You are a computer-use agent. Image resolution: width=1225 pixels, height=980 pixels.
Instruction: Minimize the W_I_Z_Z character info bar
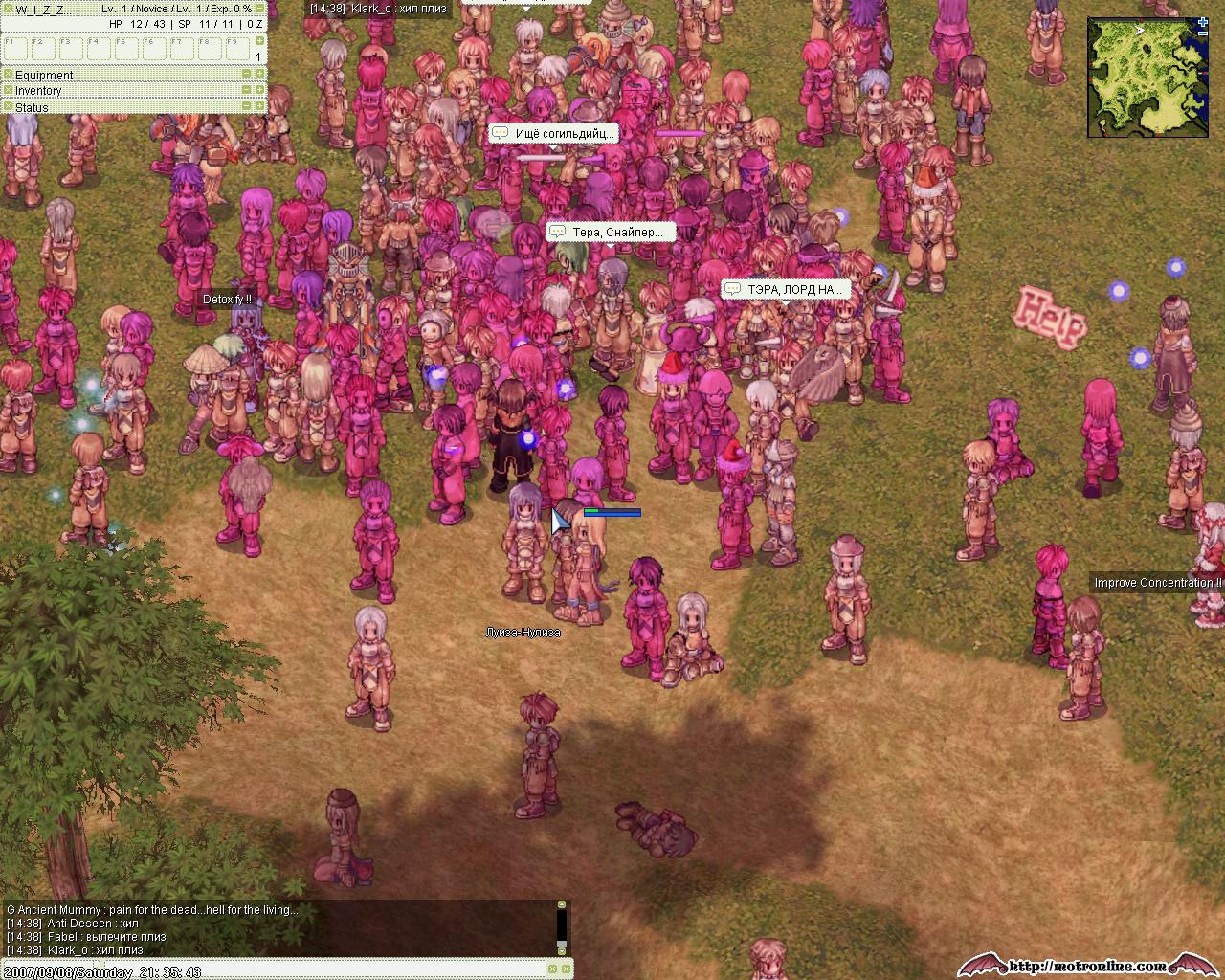point(259,9)
